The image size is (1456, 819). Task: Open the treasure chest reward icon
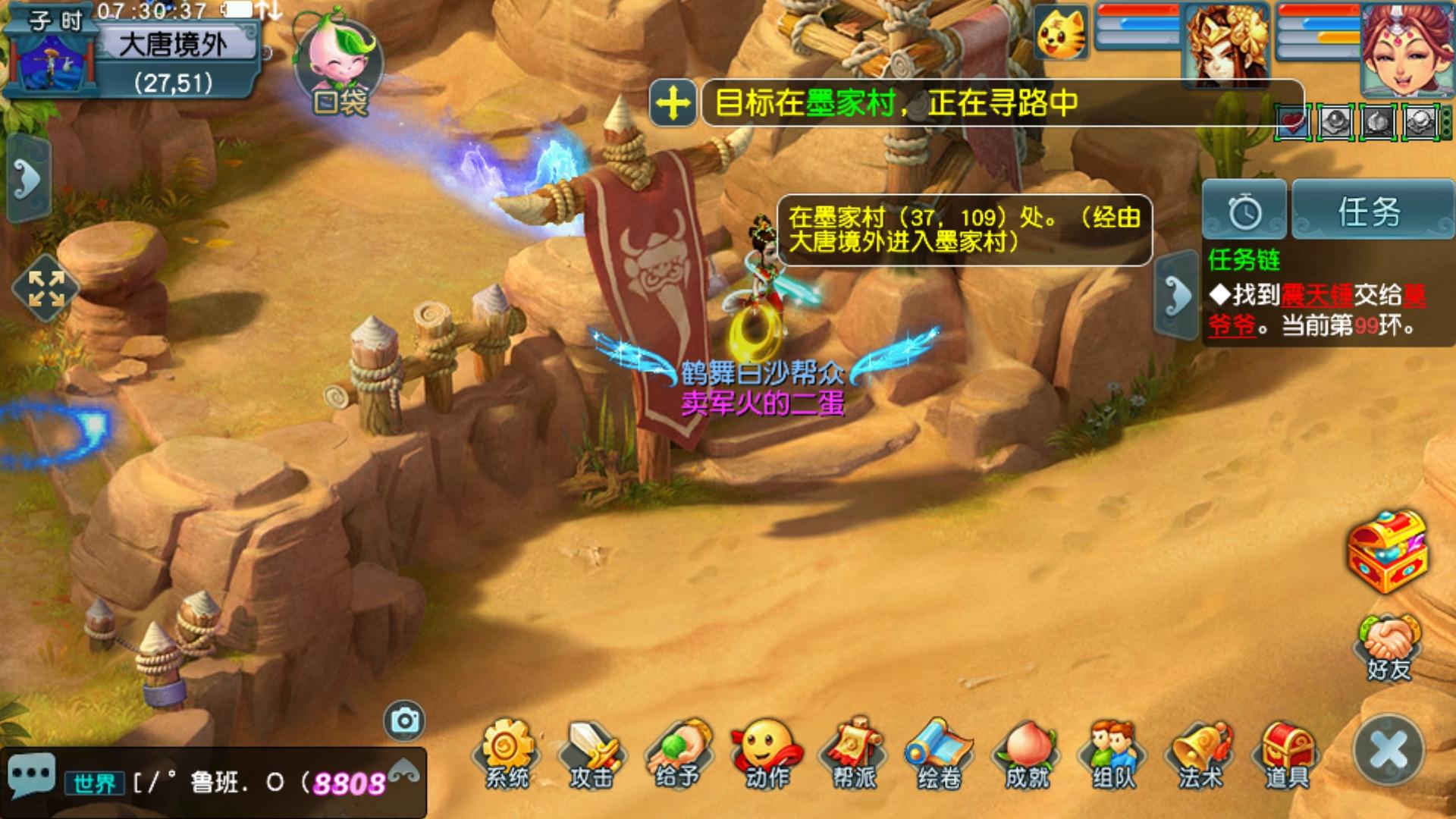(1386, 551)
